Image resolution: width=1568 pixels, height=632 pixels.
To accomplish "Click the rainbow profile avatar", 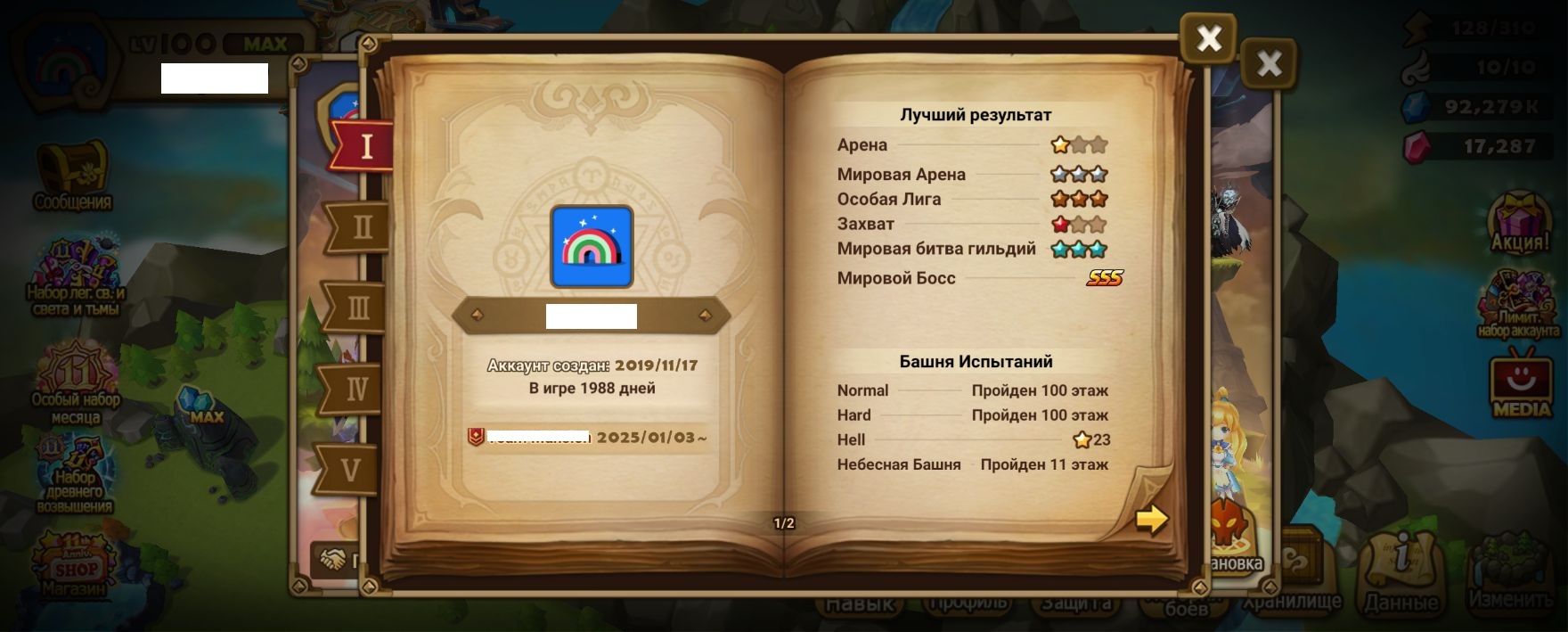I will tap(592, 247).
